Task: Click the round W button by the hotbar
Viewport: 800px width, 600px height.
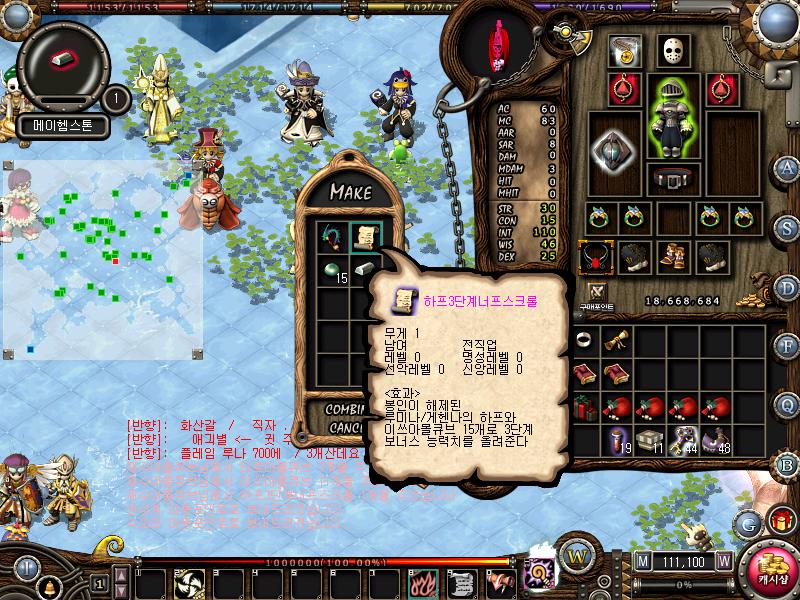Action: click(x=575, y=554)
